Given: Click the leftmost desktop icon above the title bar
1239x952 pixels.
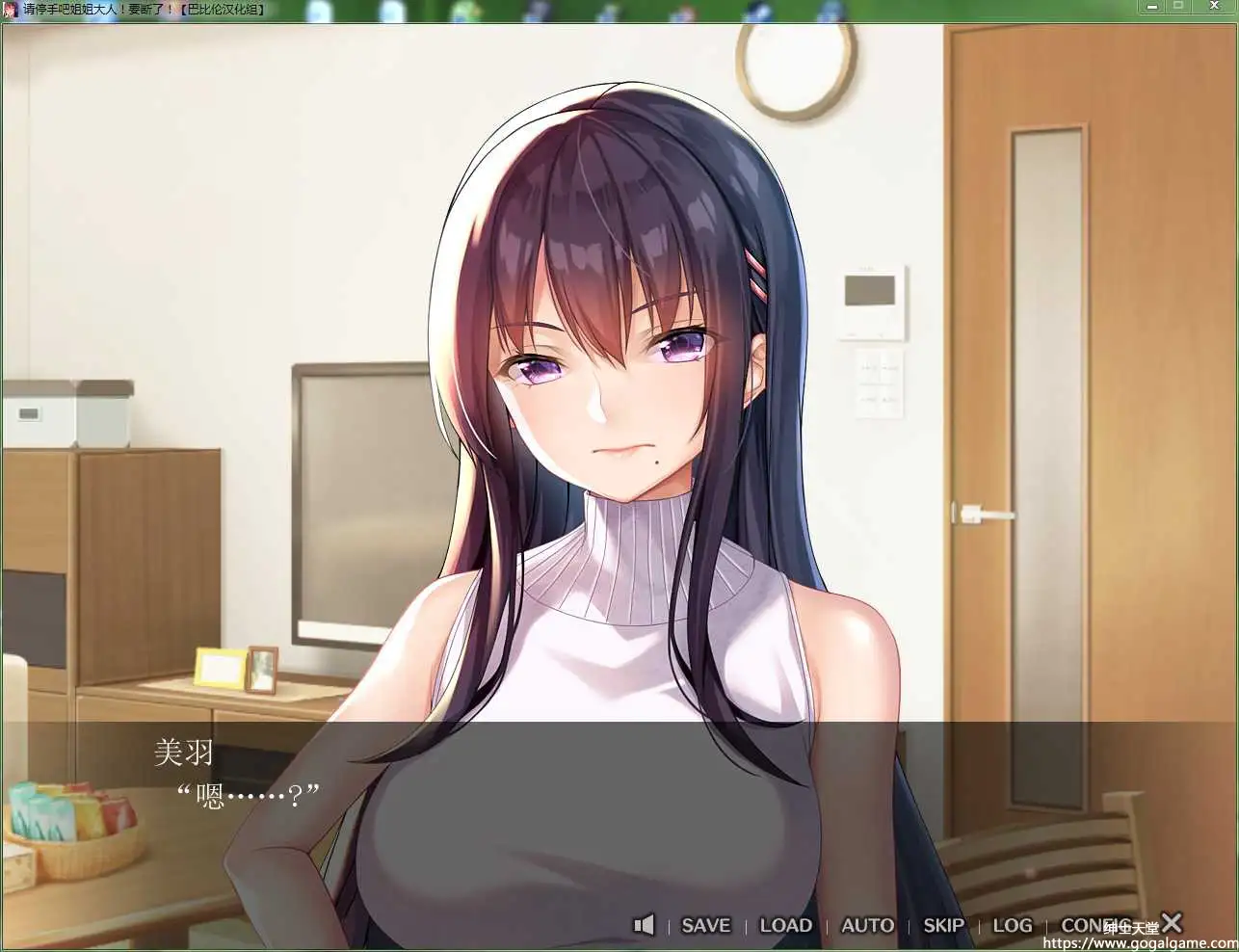Looking at the screenshot, I should point(319,8).
